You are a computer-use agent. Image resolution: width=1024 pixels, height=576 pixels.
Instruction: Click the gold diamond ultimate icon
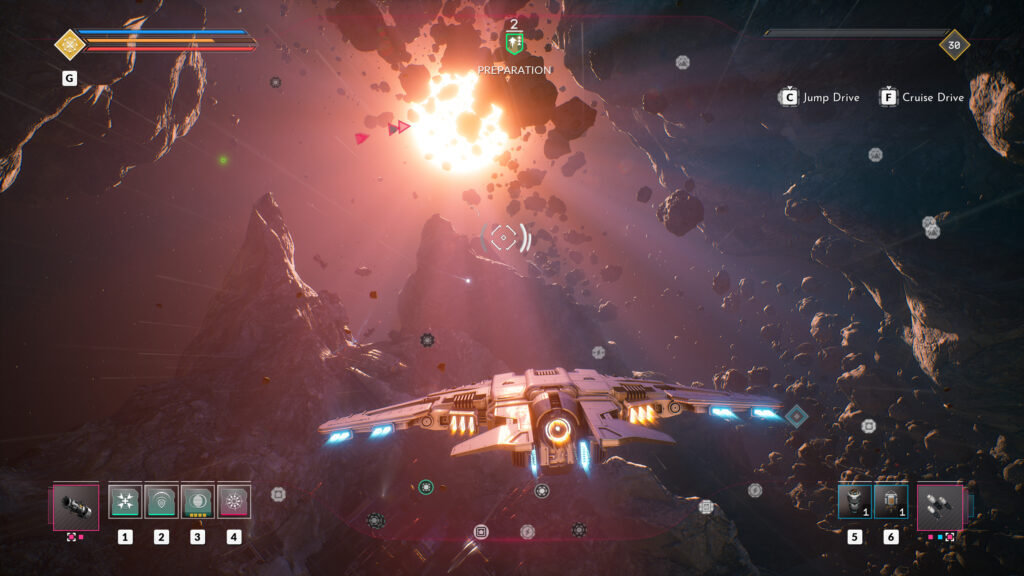[69, 44]
